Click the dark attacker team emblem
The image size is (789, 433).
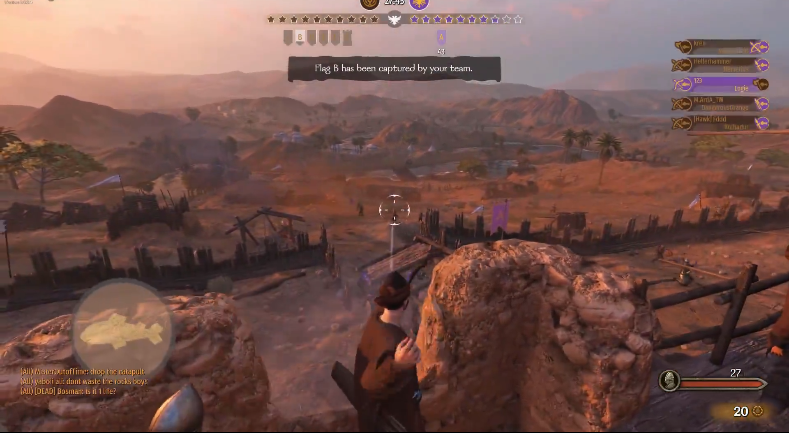(x=370, y=4)
